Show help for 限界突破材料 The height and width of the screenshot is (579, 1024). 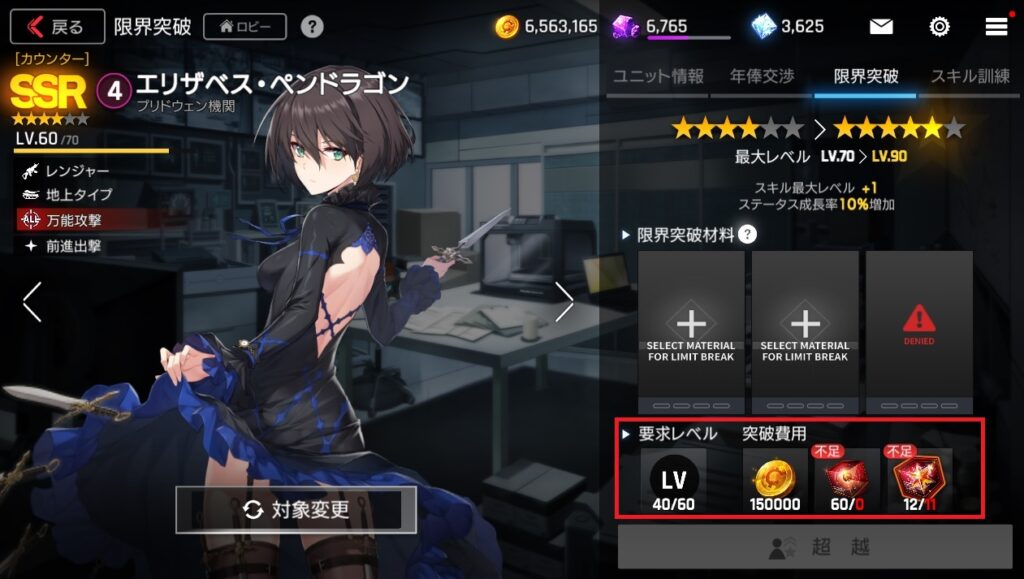point(747,235)
